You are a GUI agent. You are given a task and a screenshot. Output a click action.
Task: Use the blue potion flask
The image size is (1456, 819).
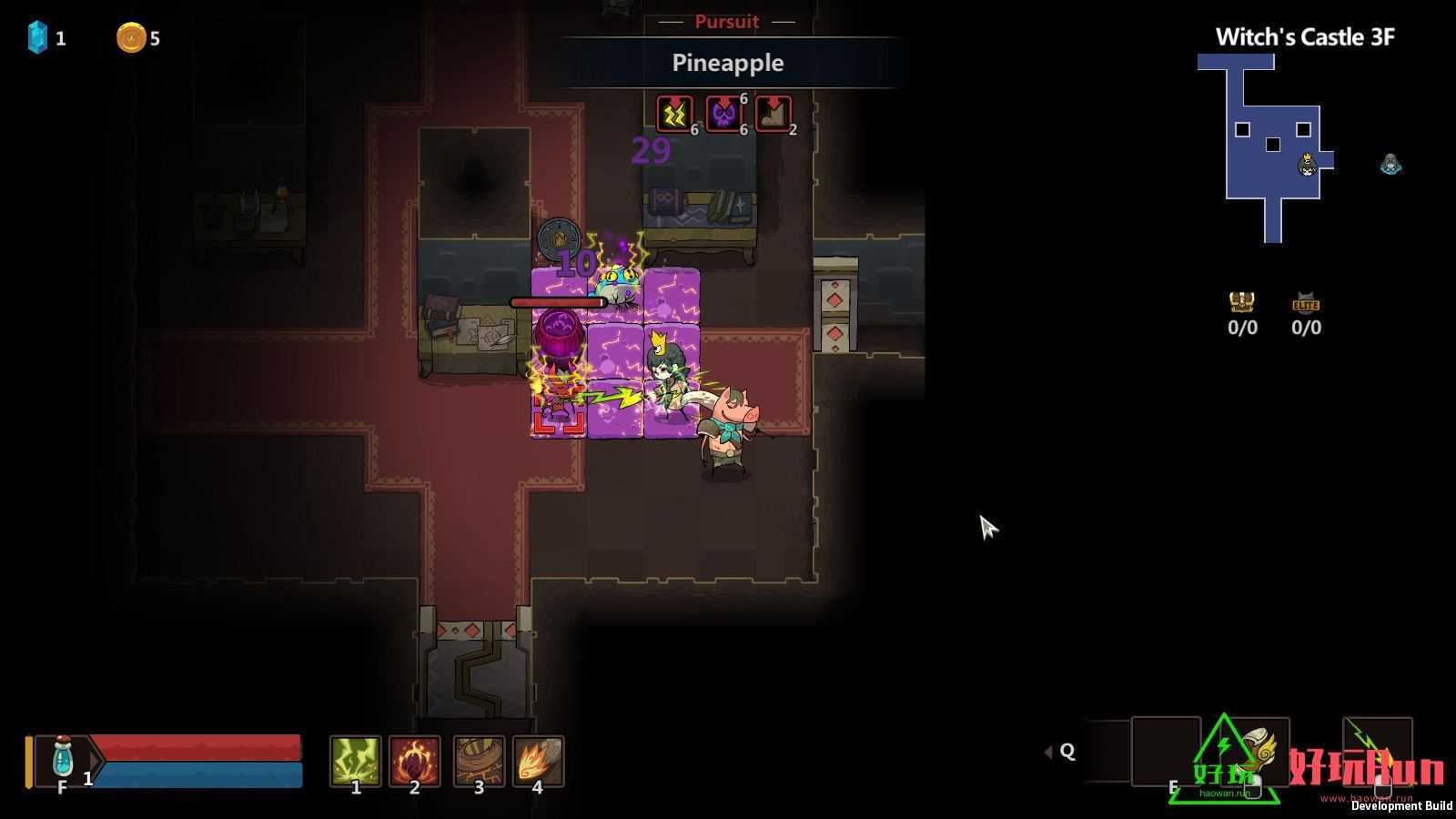pos(63,757)
